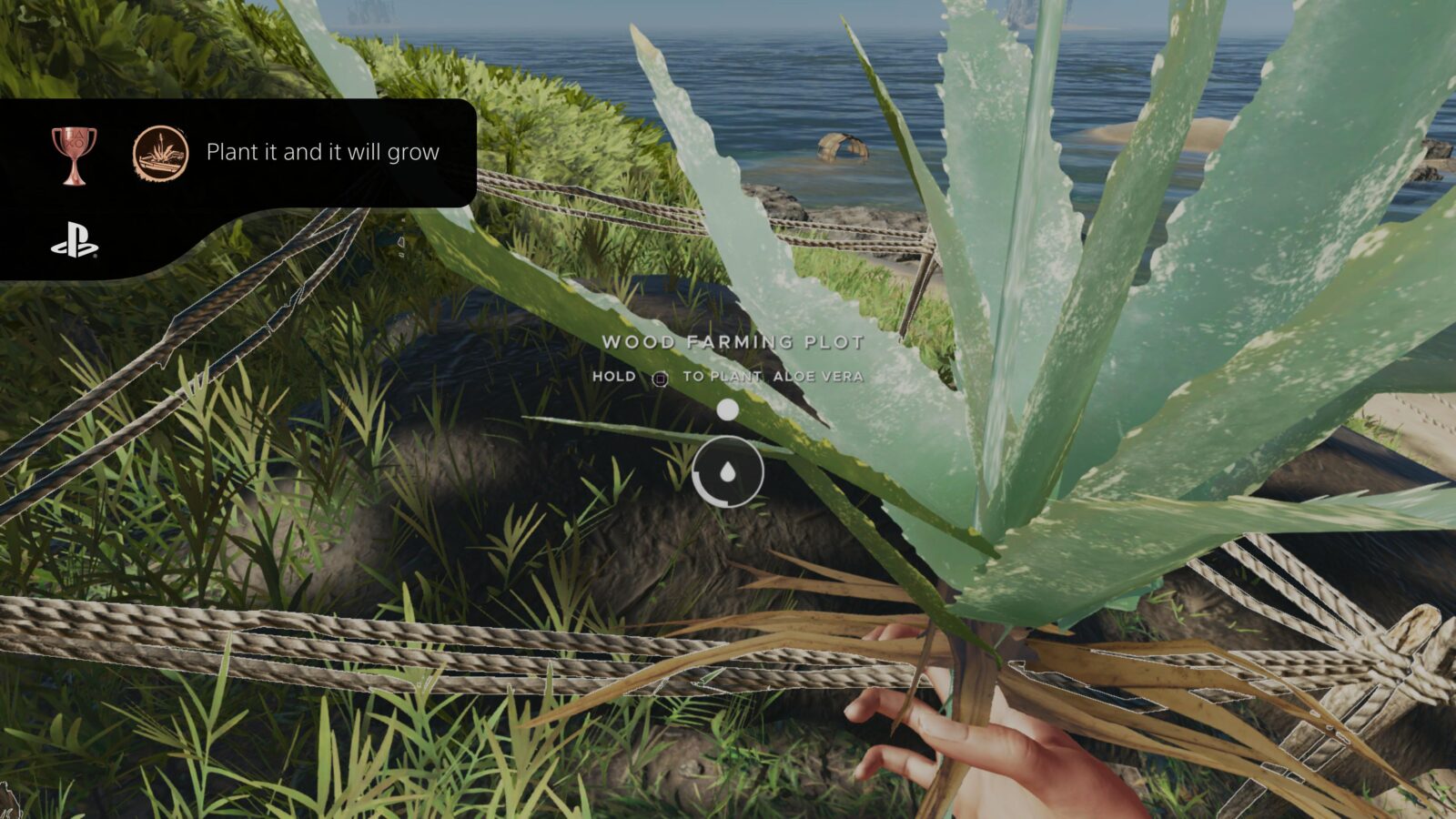Click the 'Plant it and it will grow' entry
This screenshot has height=819, width=1456.
tap(323, 153)
